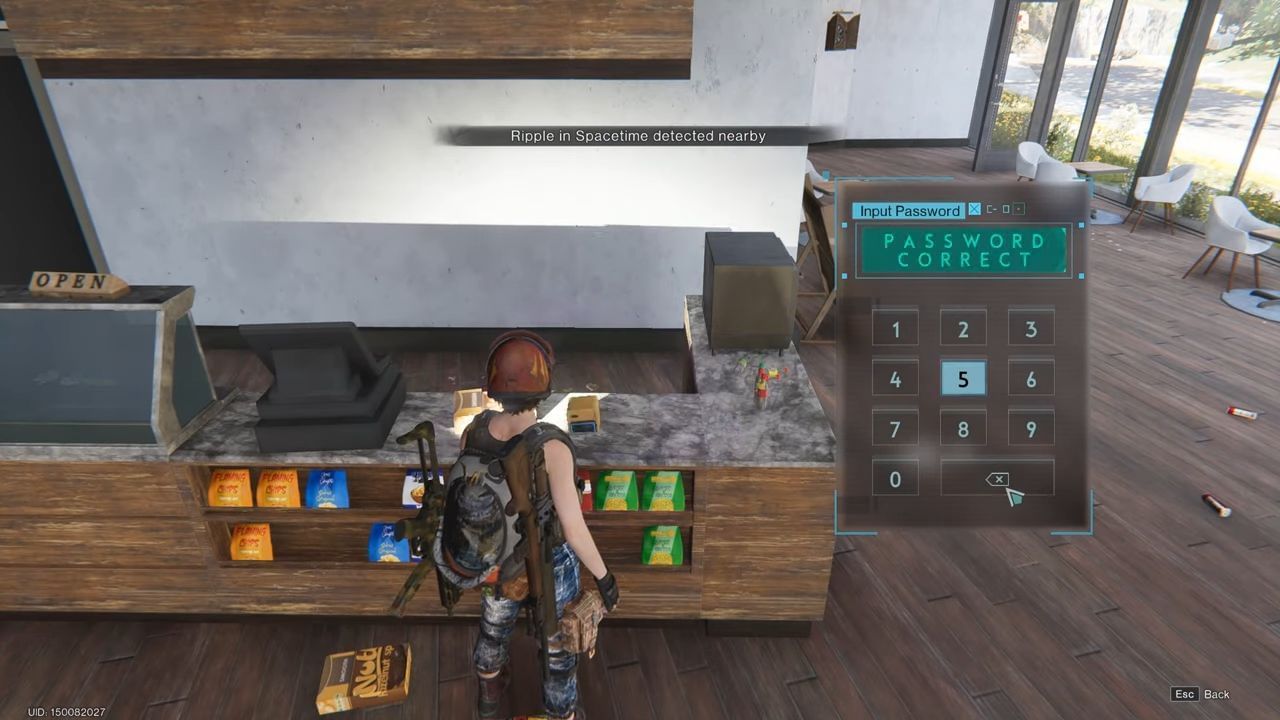The image size is (1280, 720).
Task: Click the Ripple in Spacetime notification banner
Action: [639, 136]
